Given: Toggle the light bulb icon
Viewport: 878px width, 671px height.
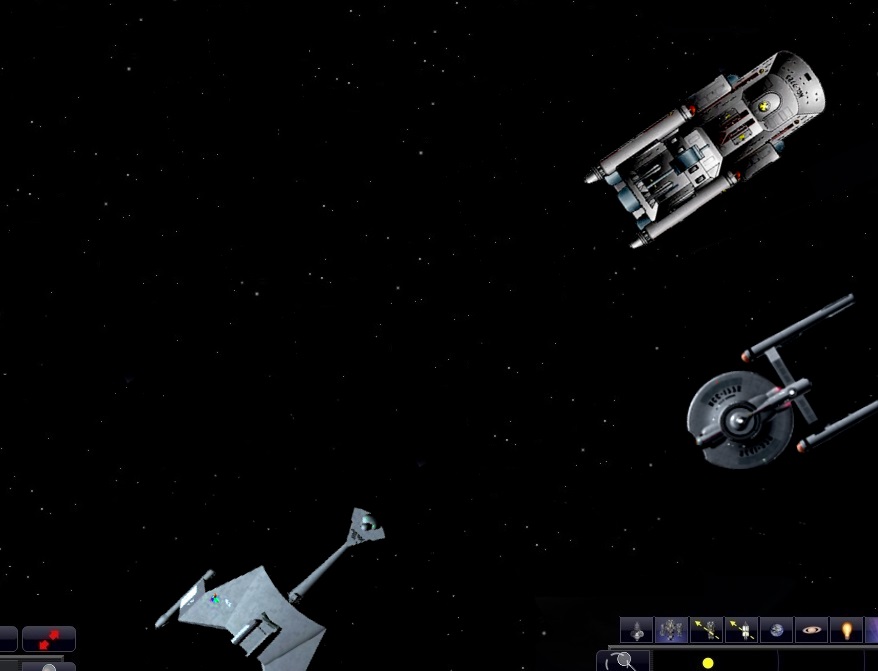Looking at the screenshot, I should click(846, 630).
